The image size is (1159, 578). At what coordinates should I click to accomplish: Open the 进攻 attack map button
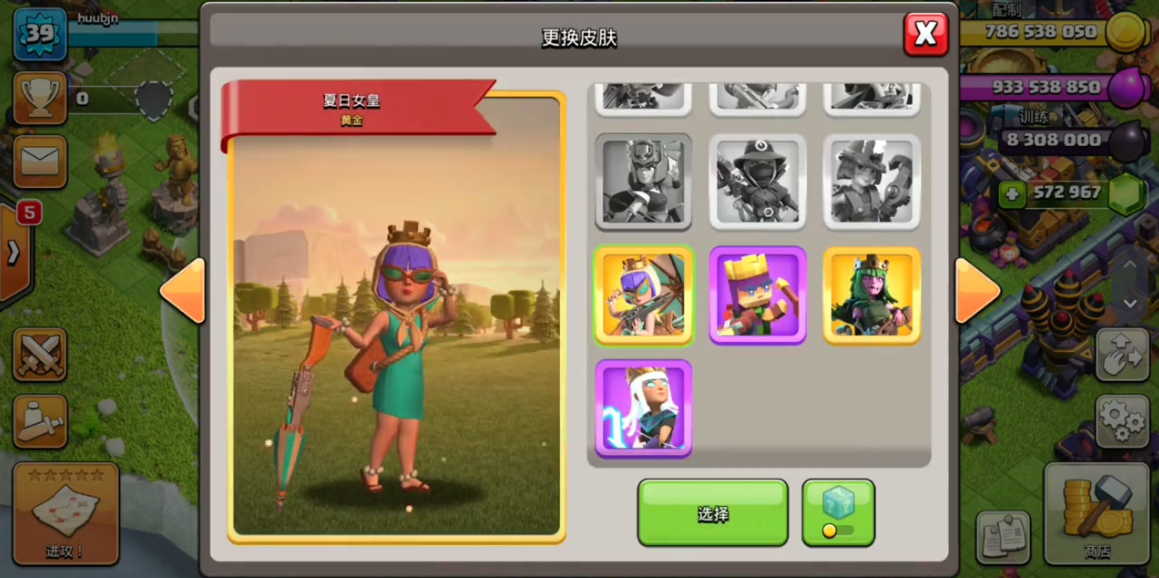pyautogui.click(x=66, y=513)
